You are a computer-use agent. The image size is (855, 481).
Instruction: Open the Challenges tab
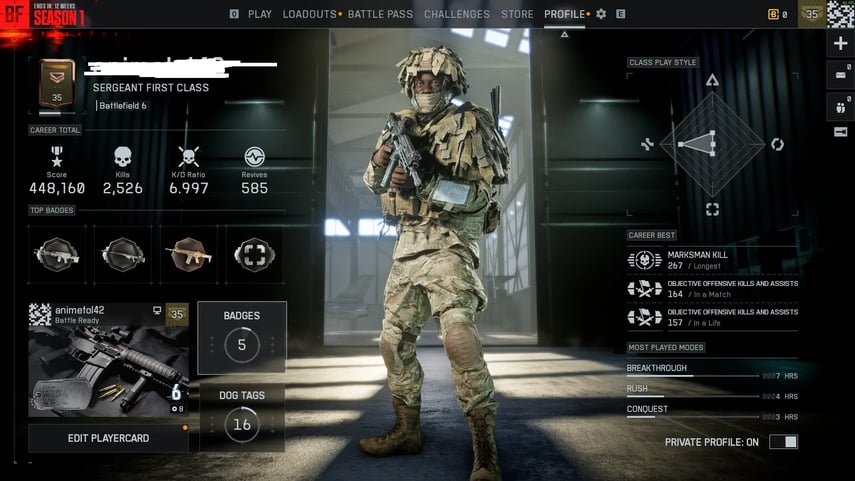coord(456,14)
